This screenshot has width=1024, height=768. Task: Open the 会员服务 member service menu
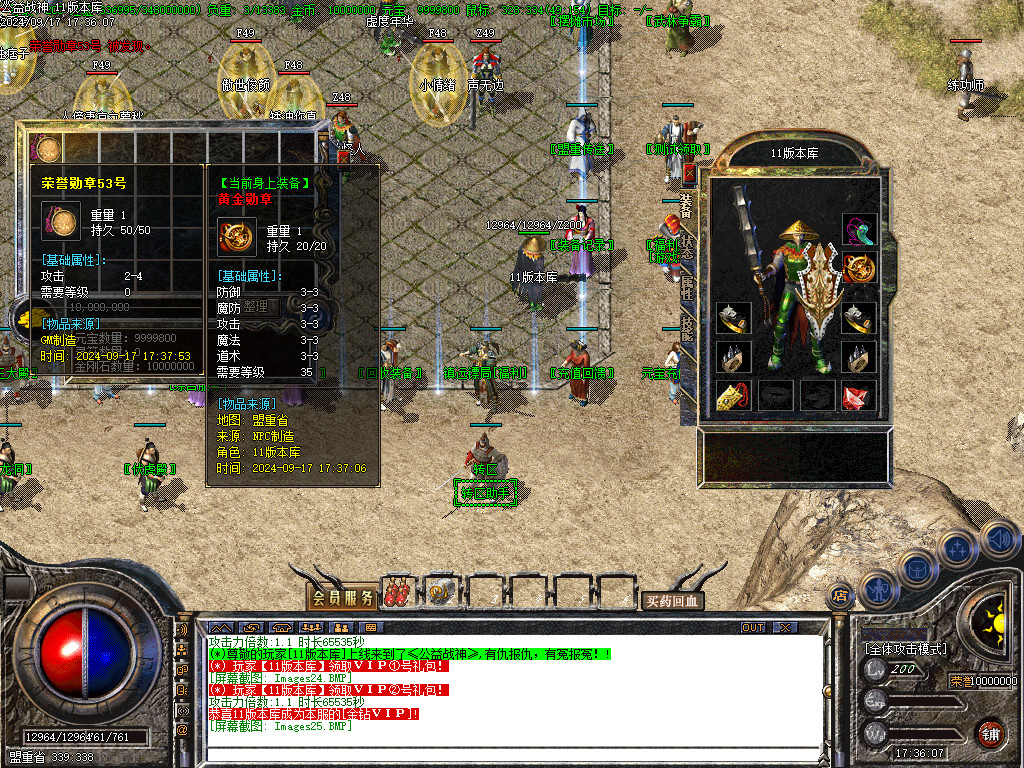[x=342, y=597]
